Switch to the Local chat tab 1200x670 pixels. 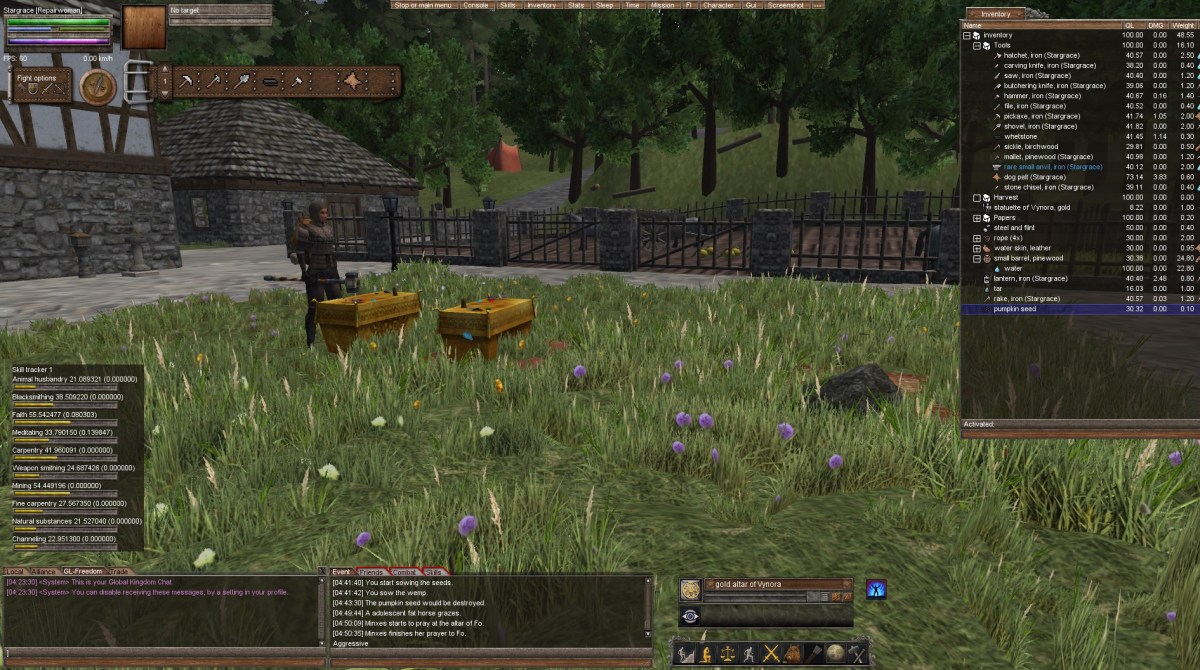tap(15, 572)
